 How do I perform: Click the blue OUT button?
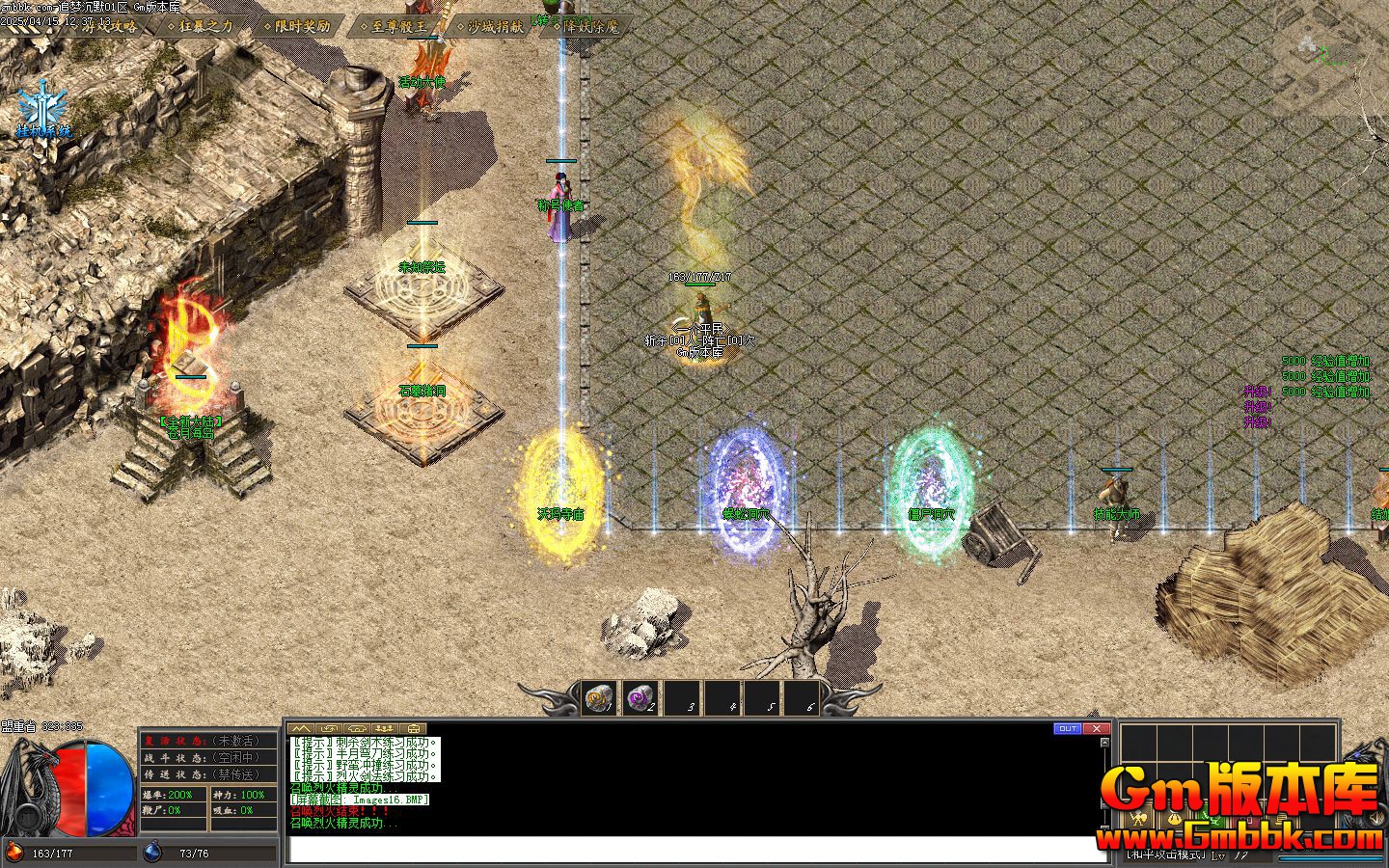click(x=1067, y=728)
